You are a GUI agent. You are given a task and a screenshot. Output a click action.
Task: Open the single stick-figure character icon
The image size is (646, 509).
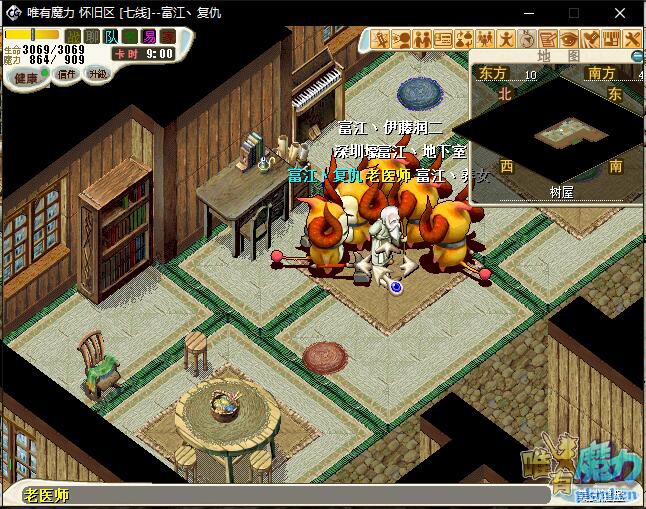507,39
